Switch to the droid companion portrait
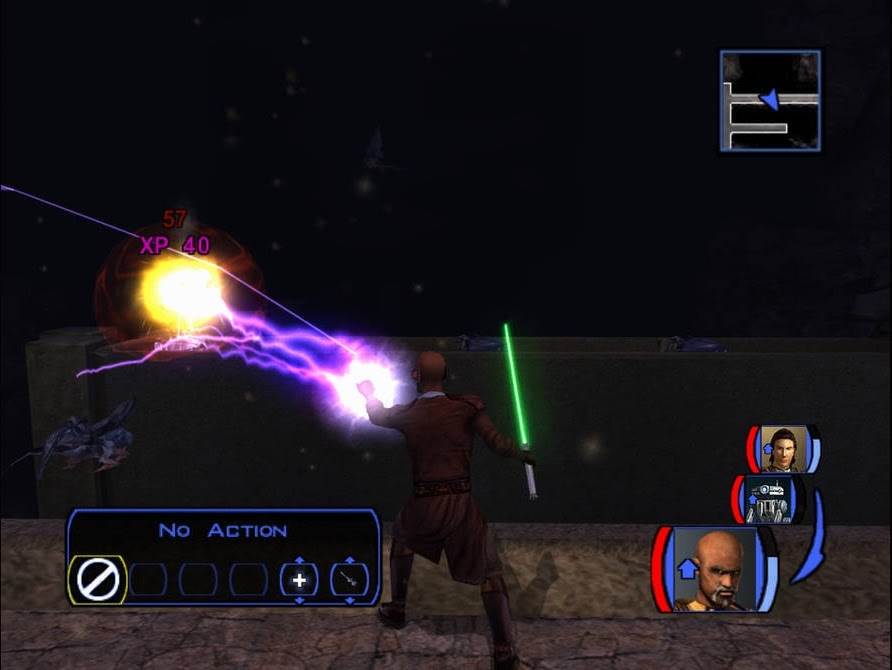 pos(769,499)
